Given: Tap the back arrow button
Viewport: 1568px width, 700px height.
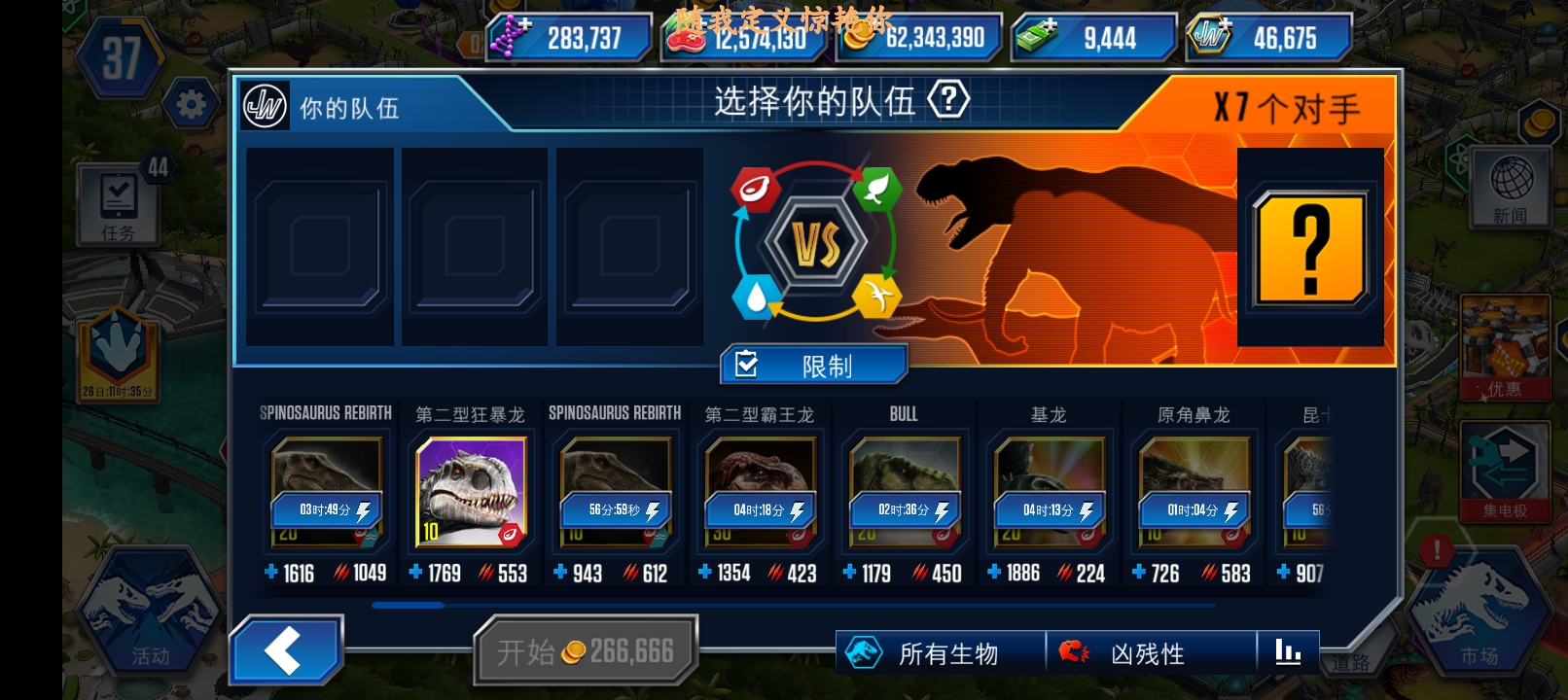Looking at the screenshot, I should pos(287,648).
